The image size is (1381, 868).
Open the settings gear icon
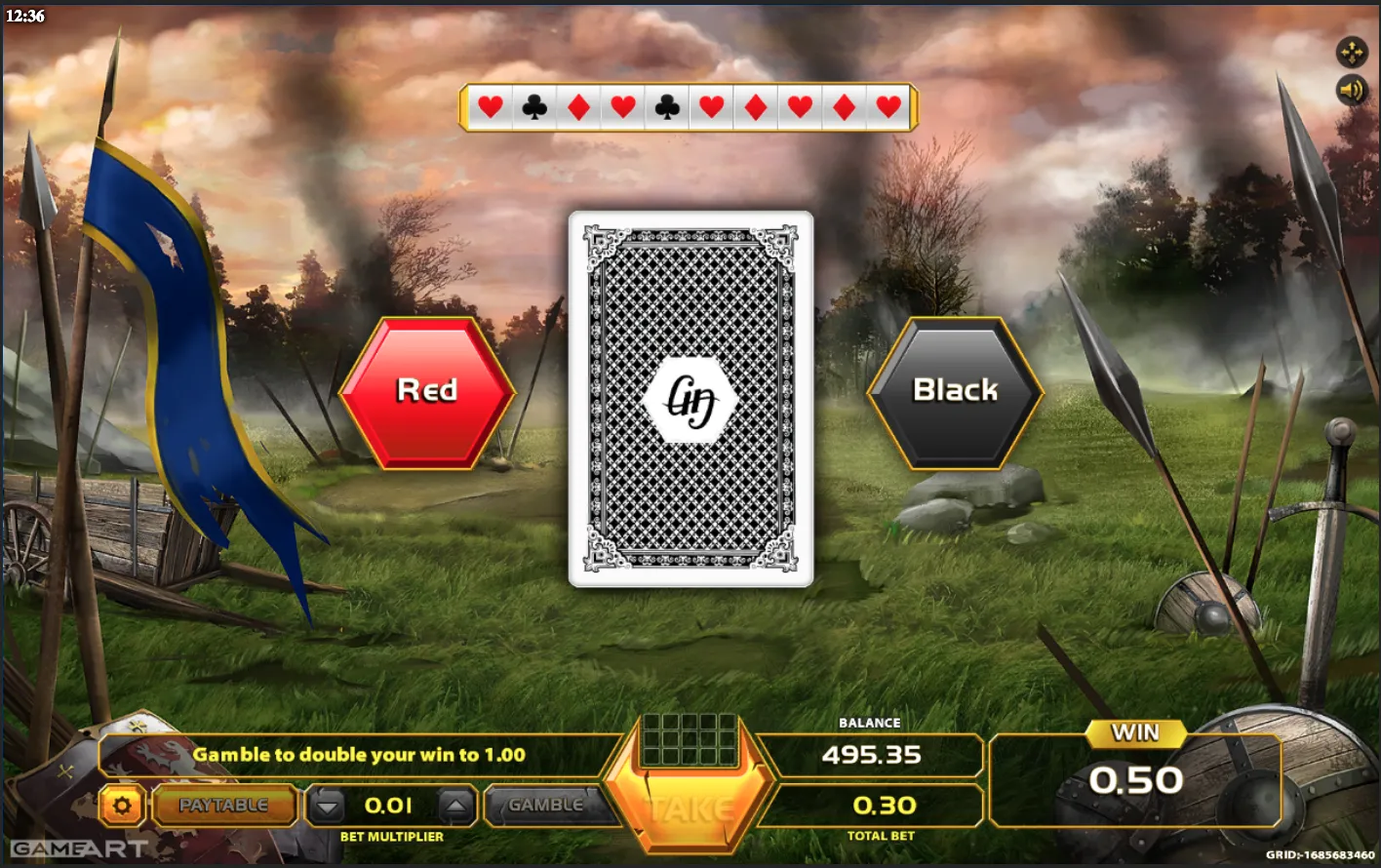(122, 806)
